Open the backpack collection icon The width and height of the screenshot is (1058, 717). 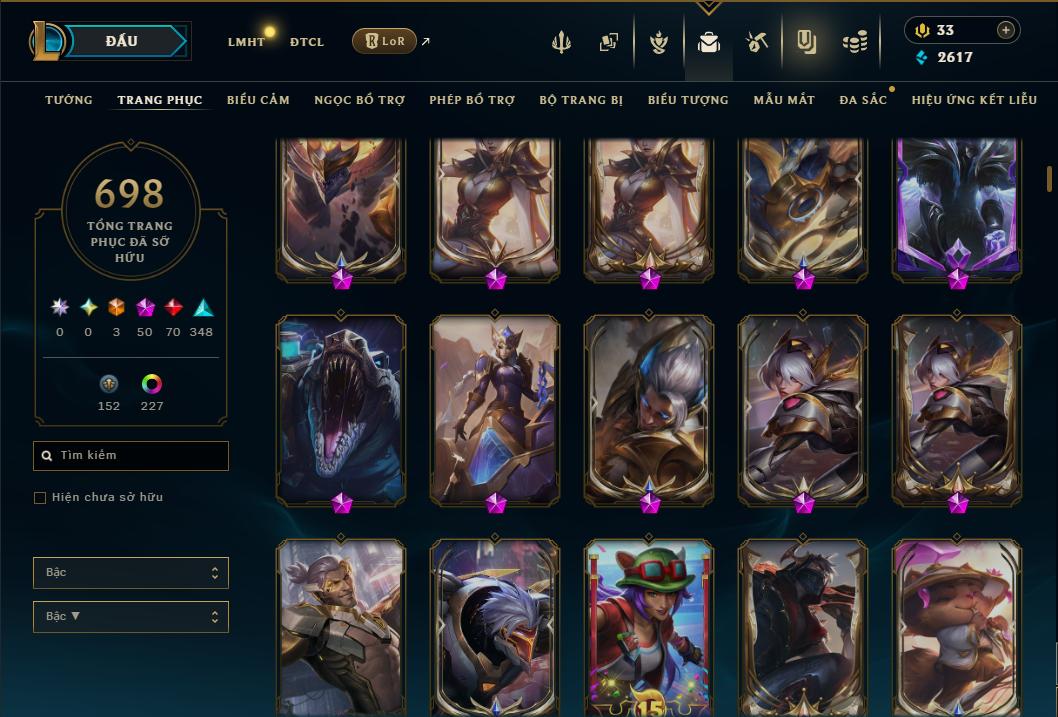point(709,42)
